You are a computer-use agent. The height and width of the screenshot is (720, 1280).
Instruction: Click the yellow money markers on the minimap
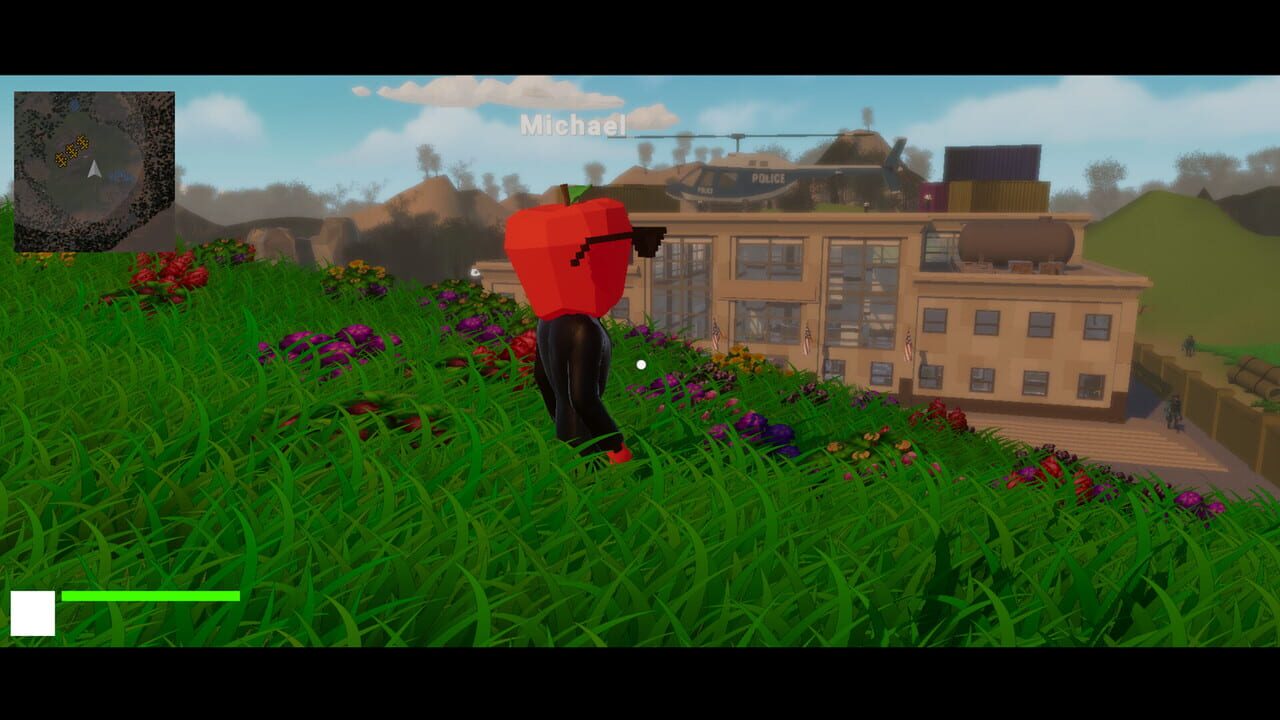(71, 151)
